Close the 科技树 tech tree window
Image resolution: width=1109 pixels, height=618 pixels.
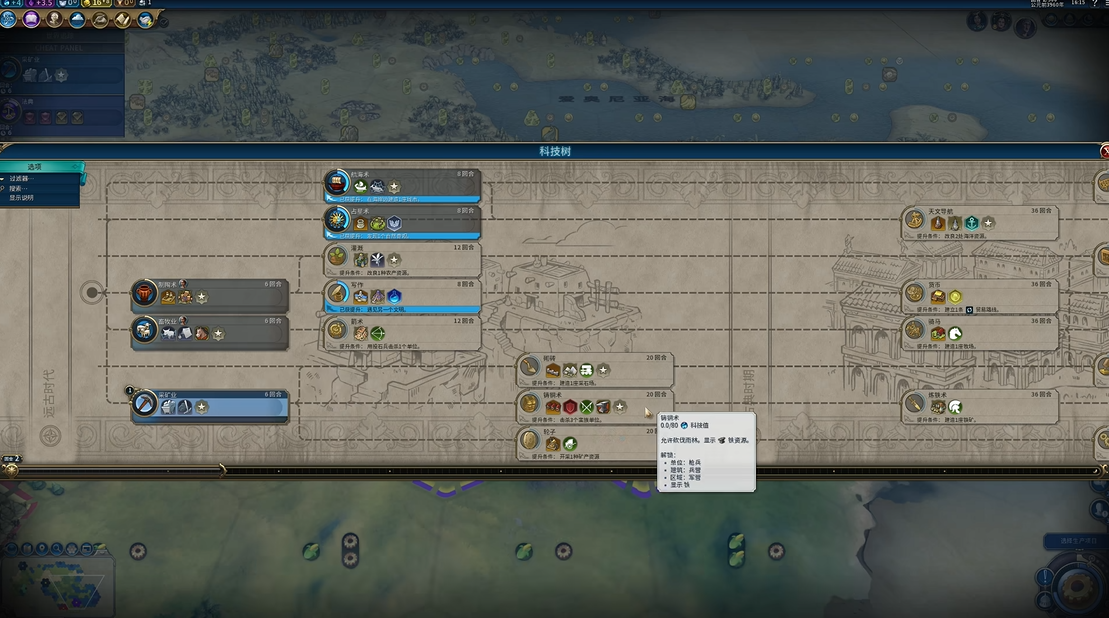1104,151
